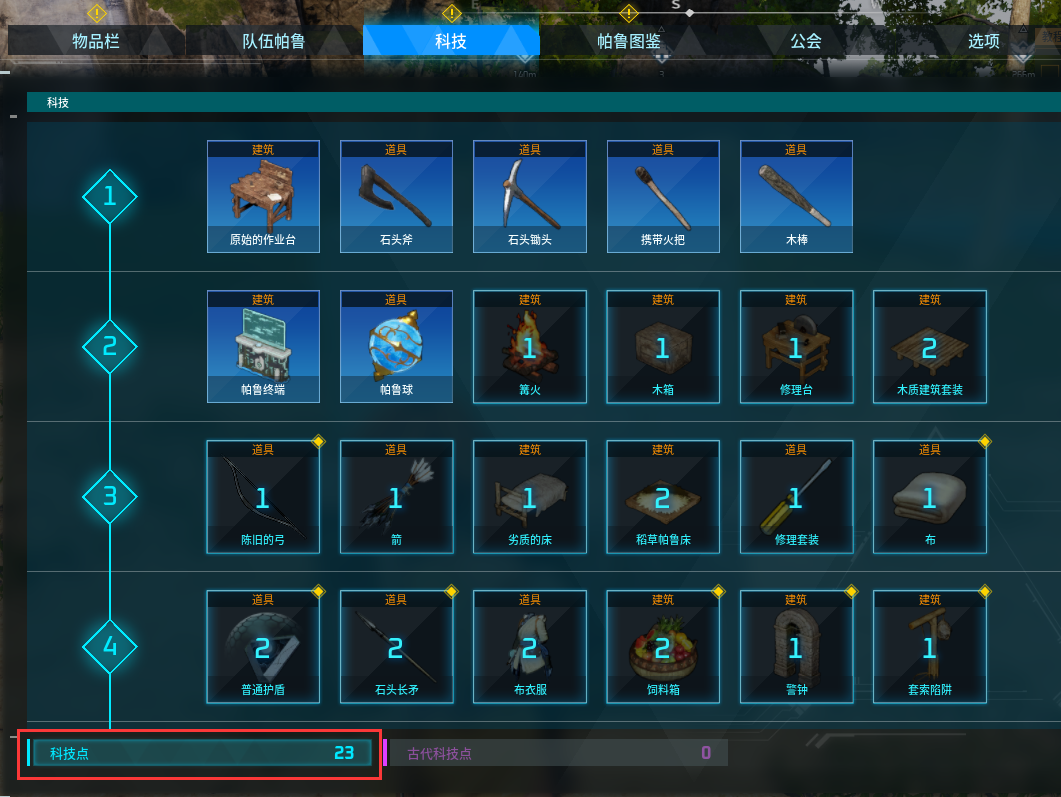This screenshot has width=1061, height=797.
Task: Select the 帕鲁球 sphere tile
Action: pyautogui.click(x=396, y=346)
